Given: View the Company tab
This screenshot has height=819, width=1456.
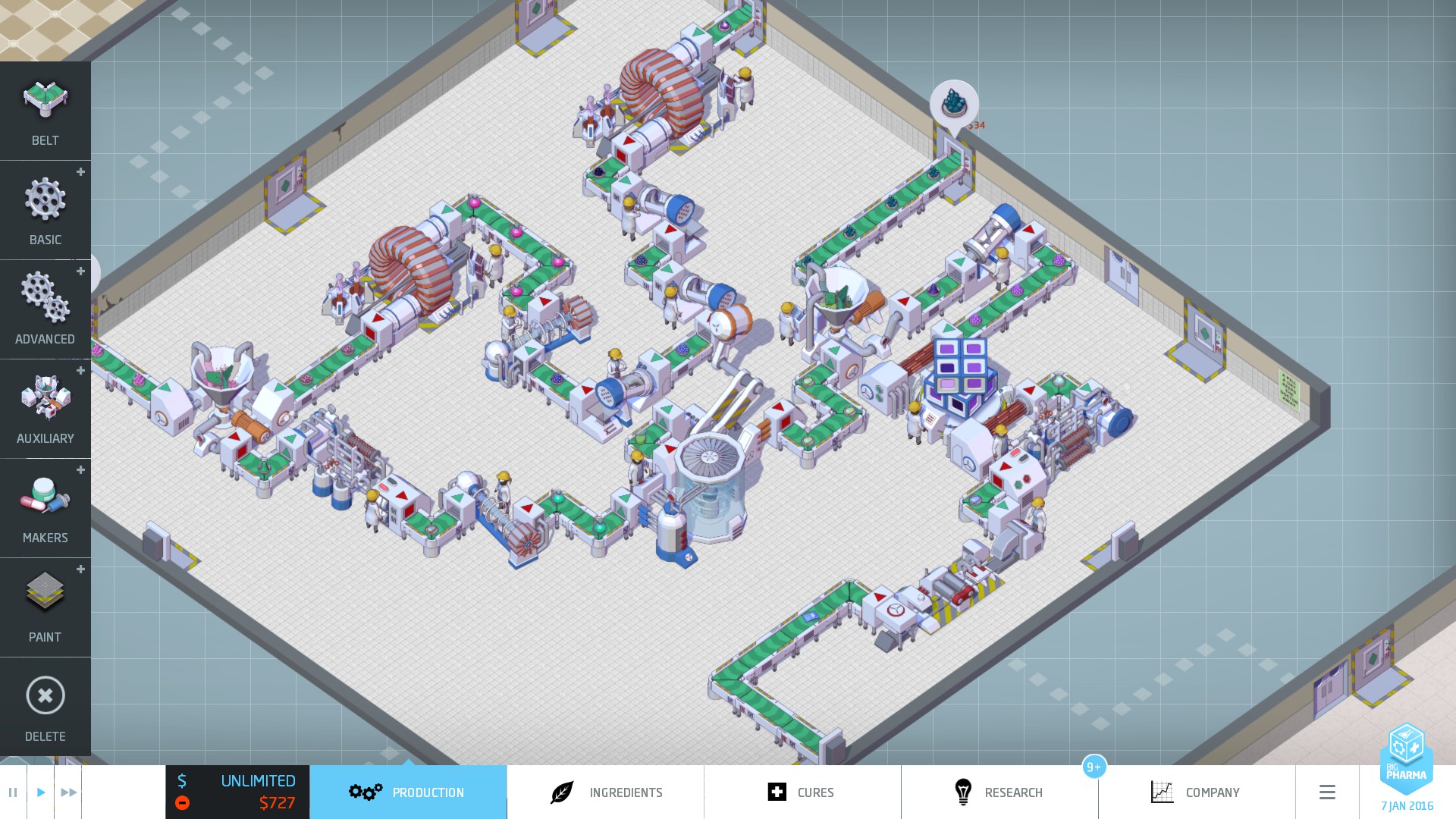Looking at the screenshot, I should click(1197, 792).
